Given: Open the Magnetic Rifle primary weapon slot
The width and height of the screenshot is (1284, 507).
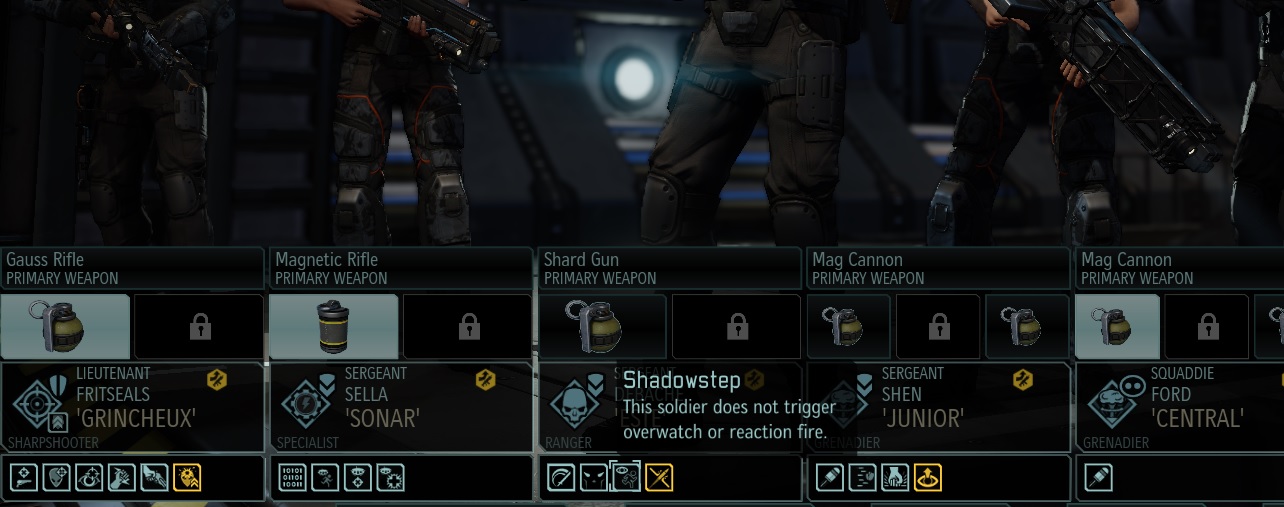Looking at the screenshot, I should click(x=401, y=268).
